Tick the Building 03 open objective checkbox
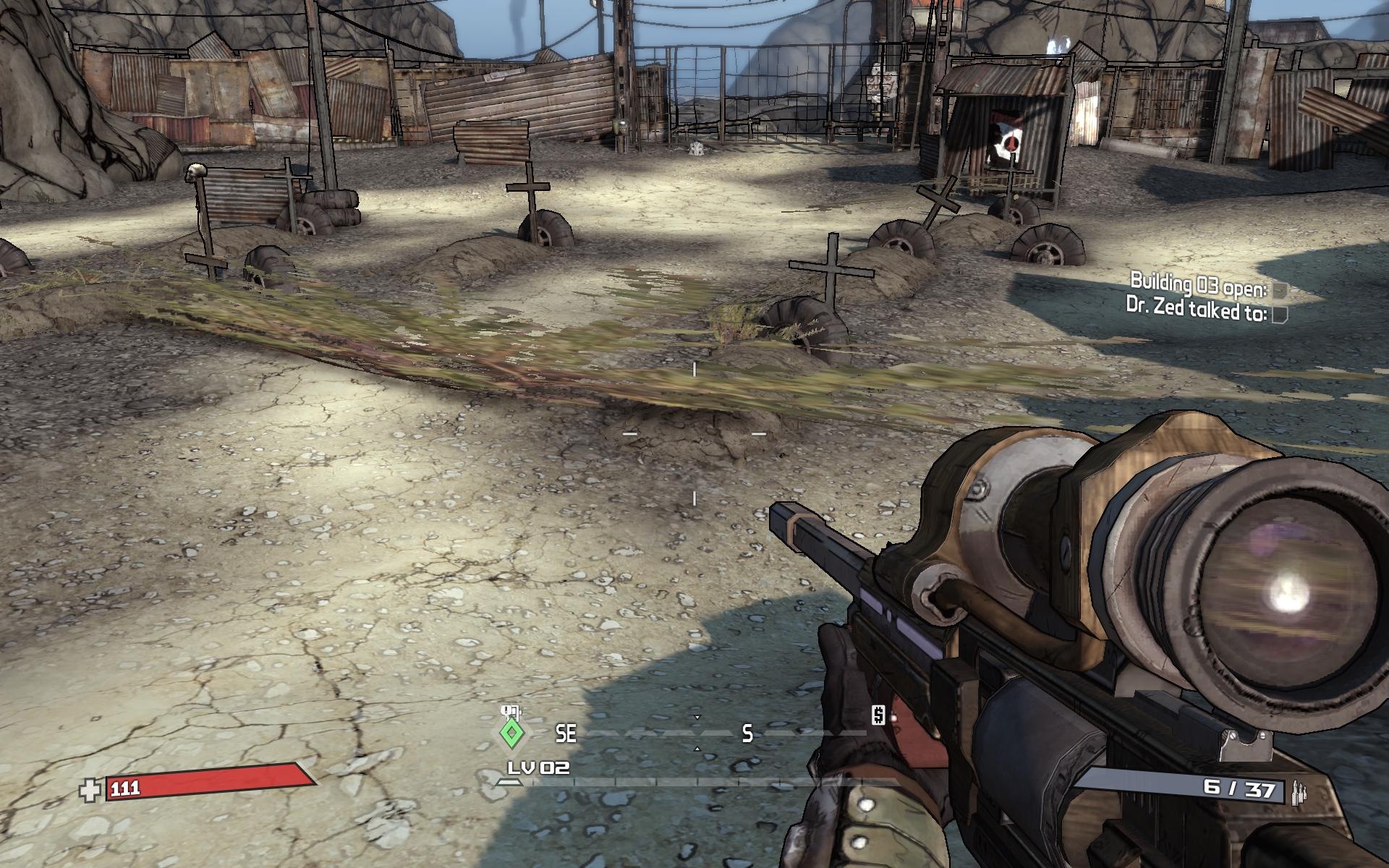 (x=1280, y=291)
